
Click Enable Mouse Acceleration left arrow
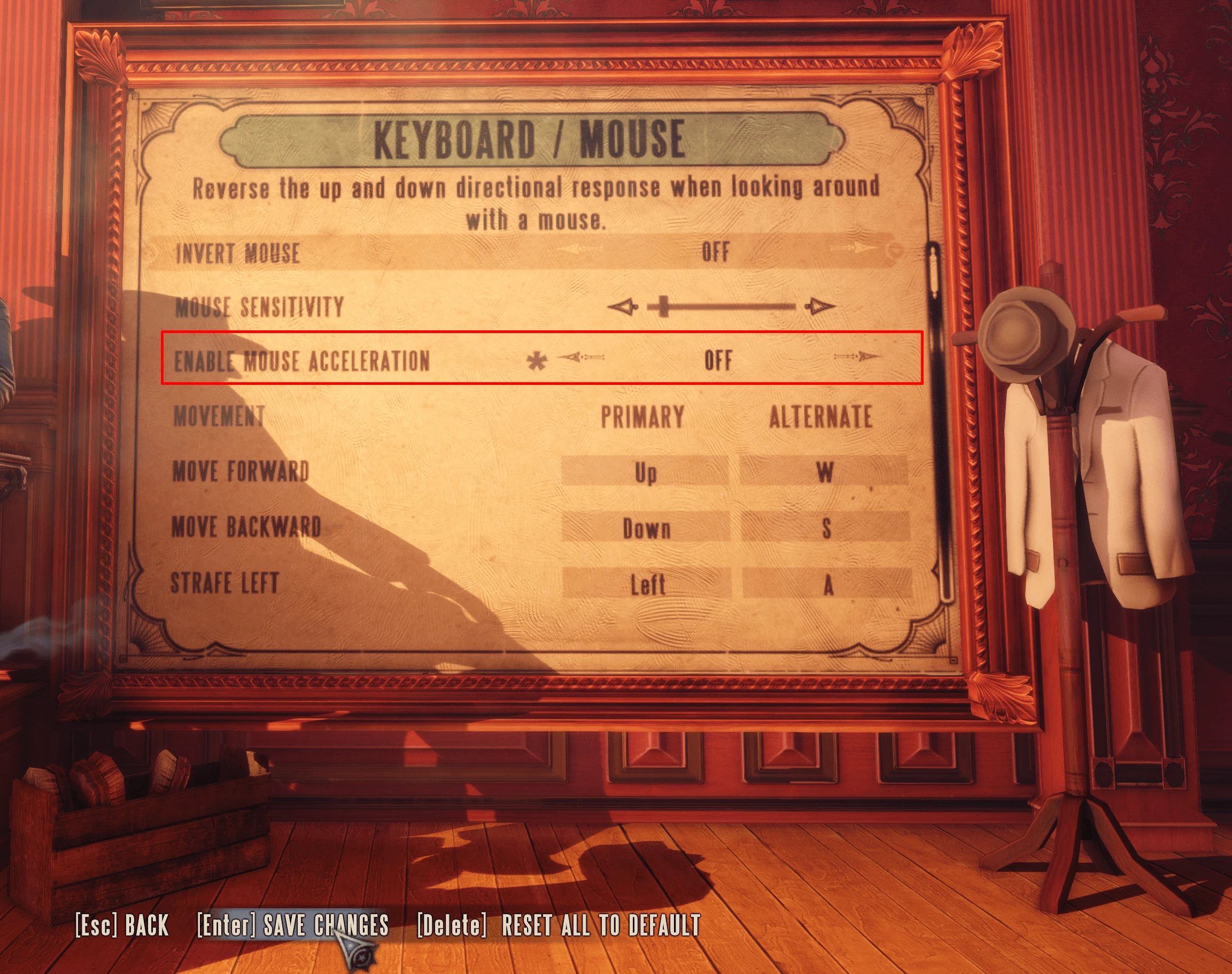[579, 358]
